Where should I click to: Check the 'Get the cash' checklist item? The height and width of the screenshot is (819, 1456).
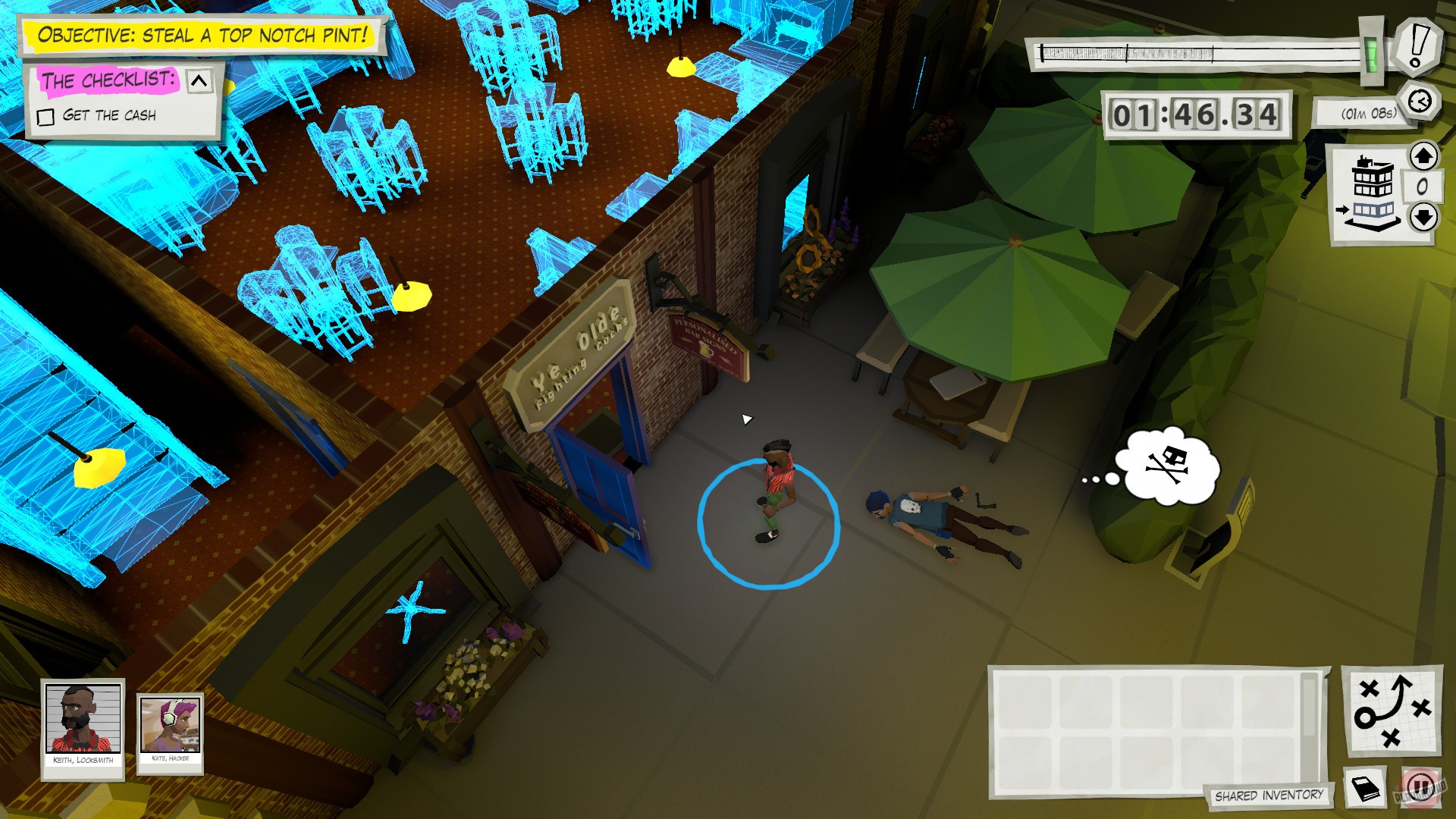click(x=45, y=116)
